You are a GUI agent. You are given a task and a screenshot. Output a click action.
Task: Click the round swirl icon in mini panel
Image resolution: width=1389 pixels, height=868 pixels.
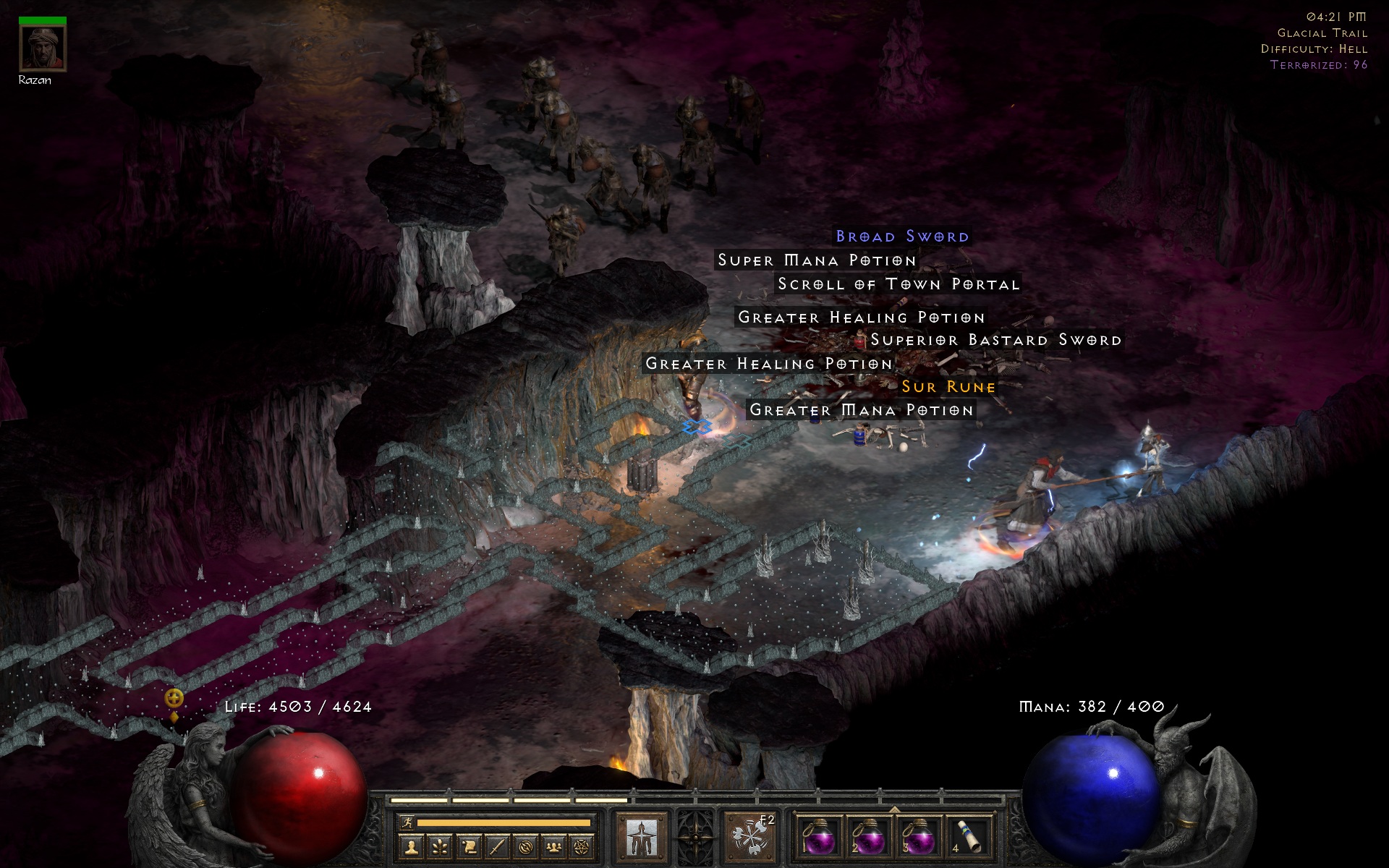[x=525, y=846]
